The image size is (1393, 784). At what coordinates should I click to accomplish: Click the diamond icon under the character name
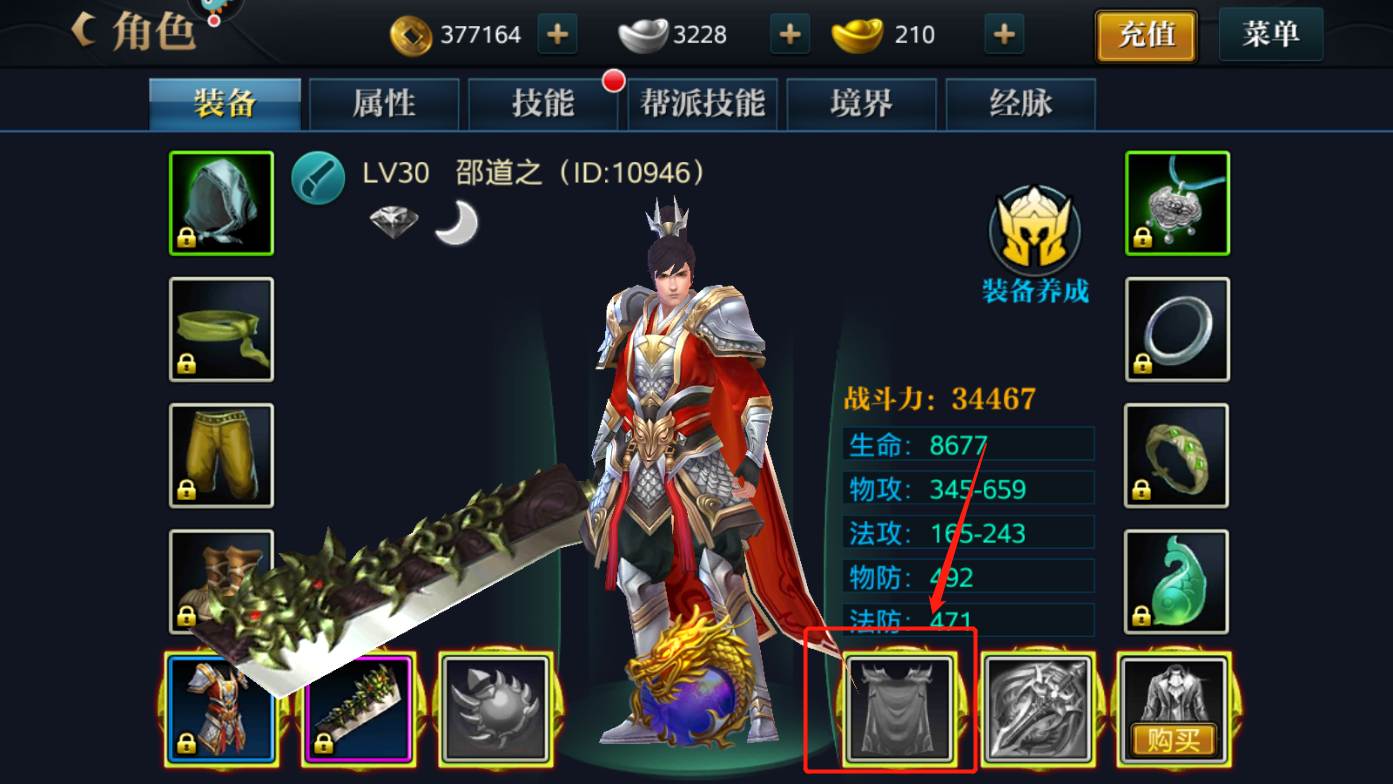pyautogui.click(x=393, y=222)
